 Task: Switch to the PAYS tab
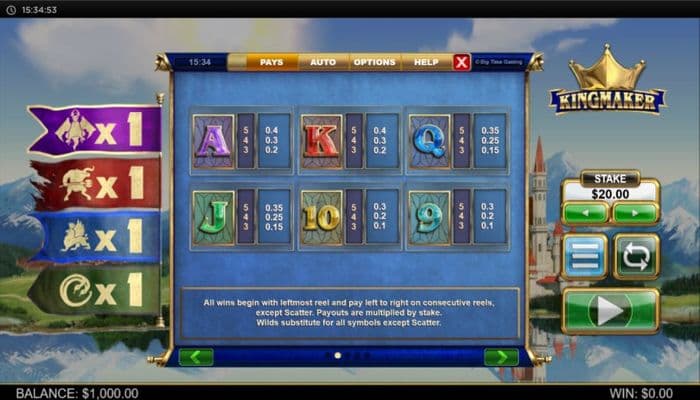click(271, 62)
